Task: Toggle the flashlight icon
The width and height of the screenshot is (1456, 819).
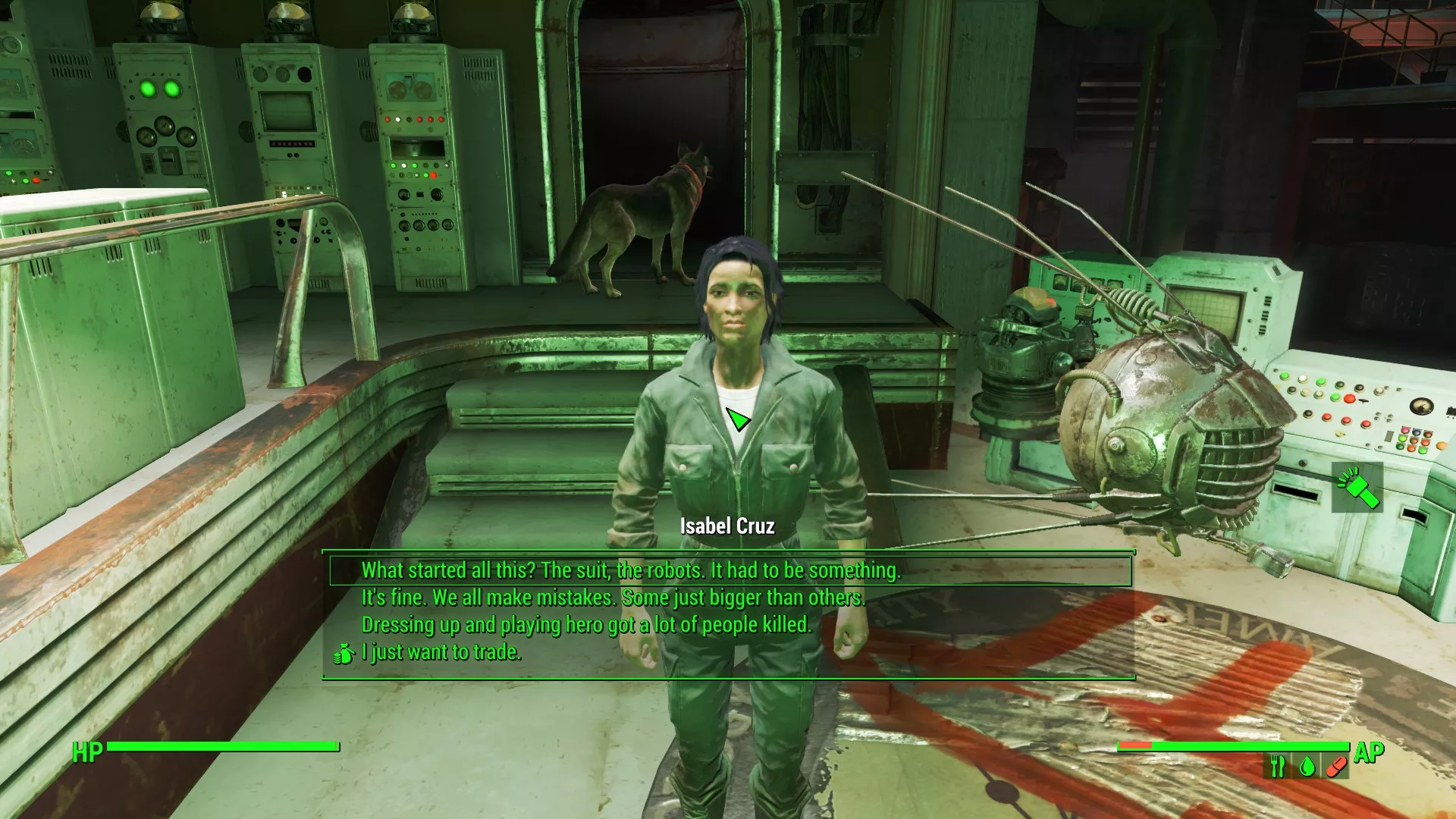Action: tap(1357, 488)
